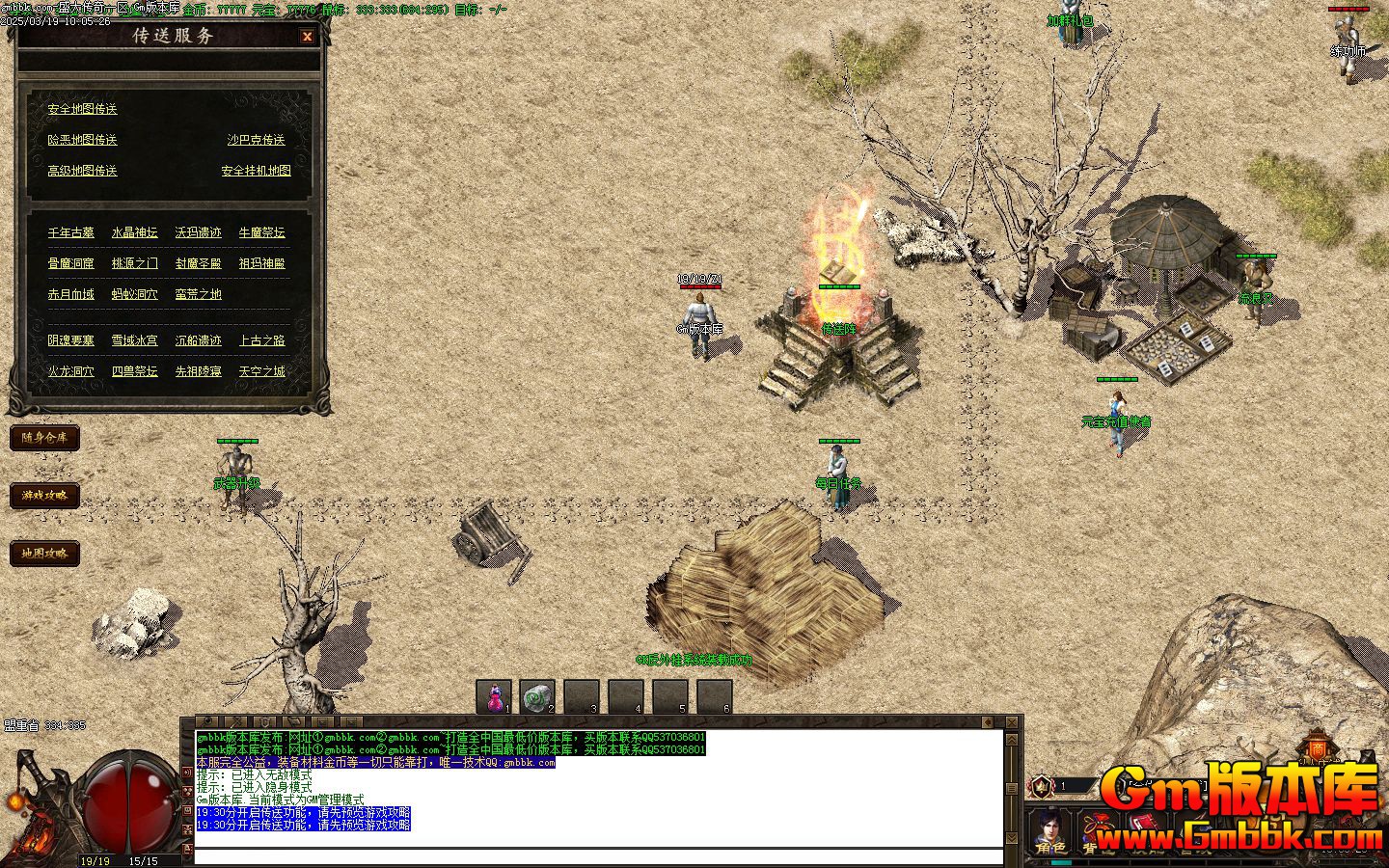Image resolution: width=1389 pixels, height=868 pixels.
Task: Pick the 赤月血域 destination
Action: pos(71,294)
